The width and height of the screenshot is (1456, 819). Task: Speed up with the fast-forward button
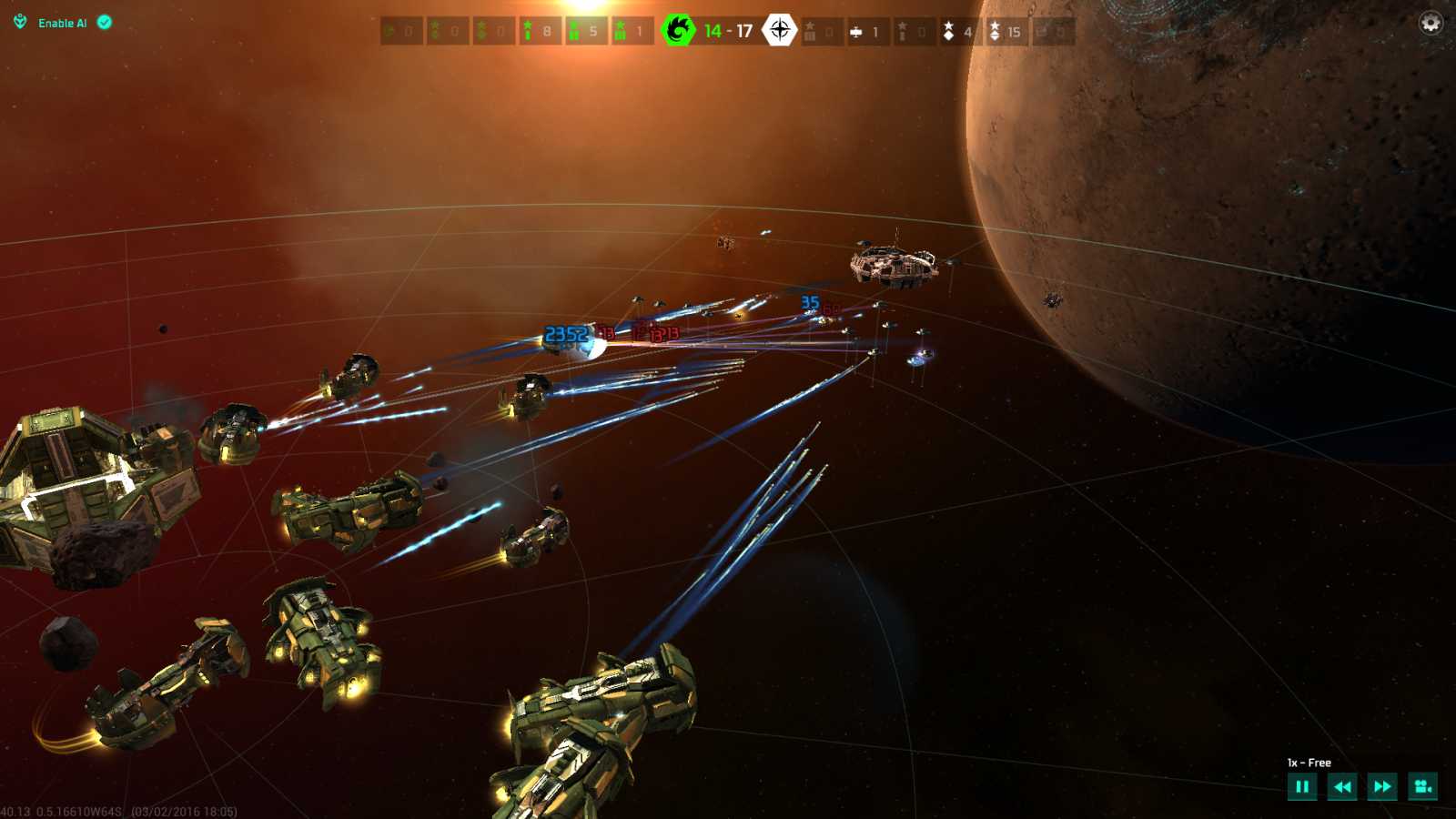(x=1382, y=786)
